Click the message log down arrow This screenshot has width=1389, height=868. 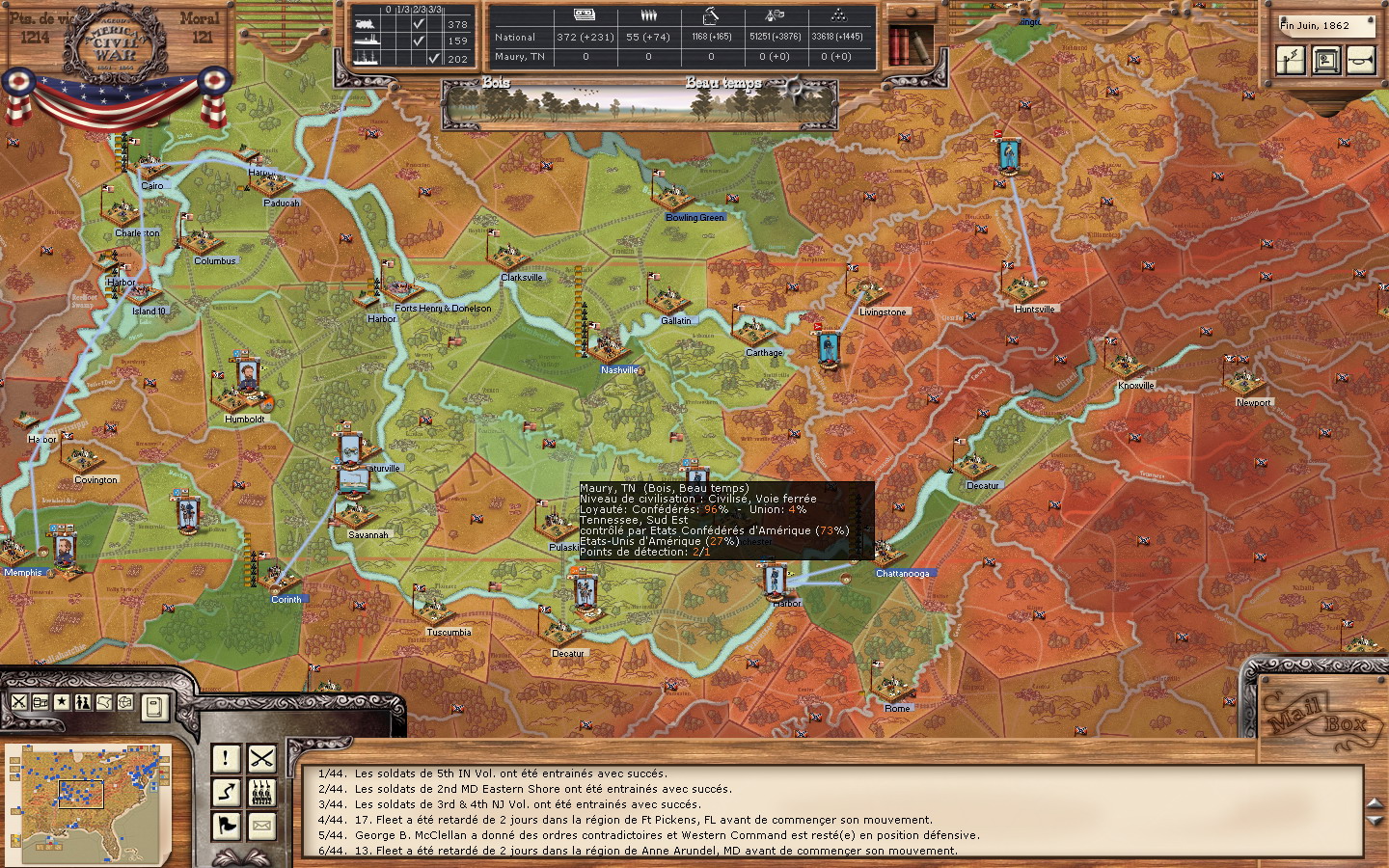[x=1375, y=821]
